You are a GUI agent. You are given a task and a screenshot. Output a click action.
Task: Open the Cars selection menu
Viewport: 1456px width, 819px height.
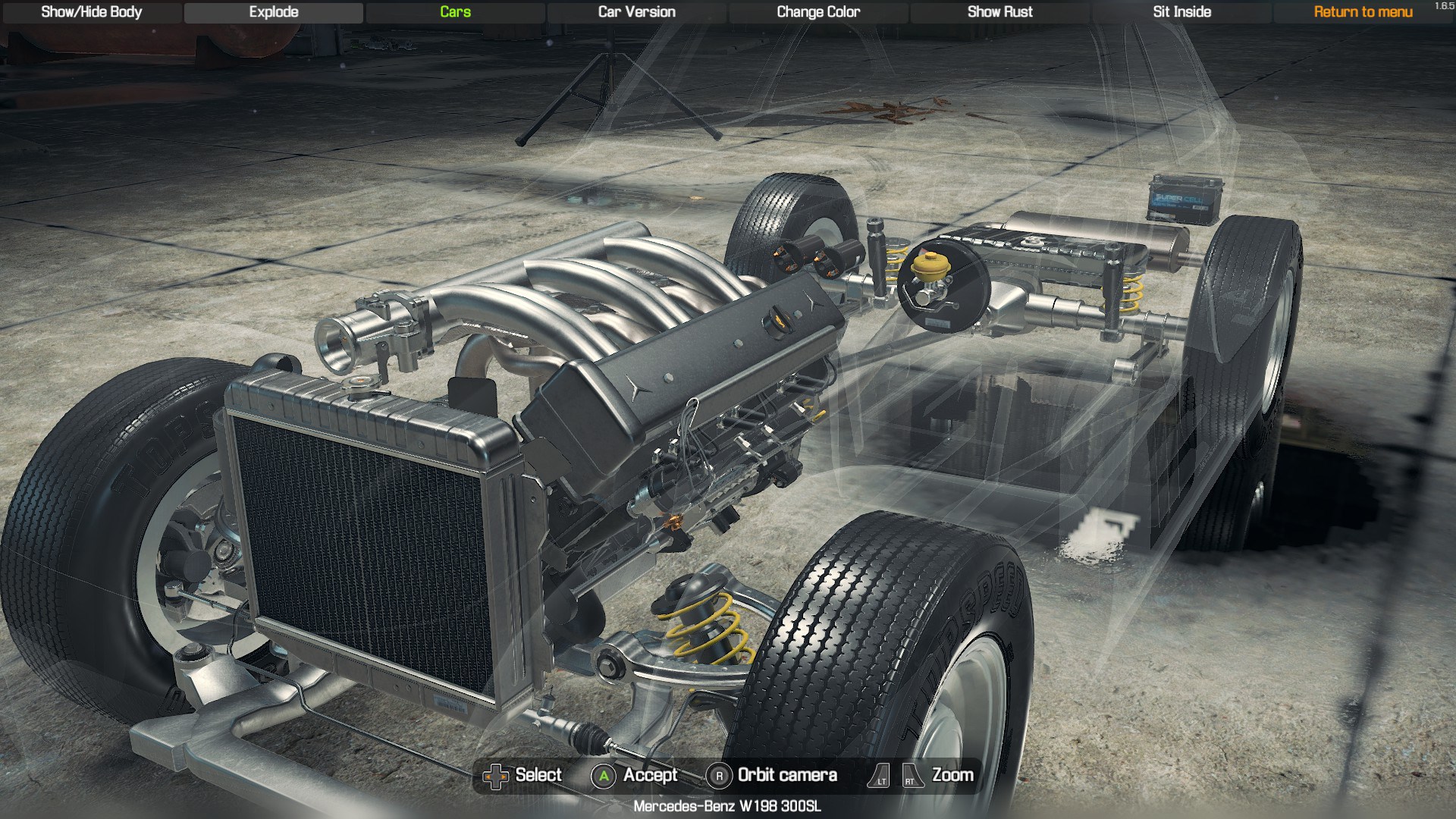pyautogui.click(x=455, y=12)
